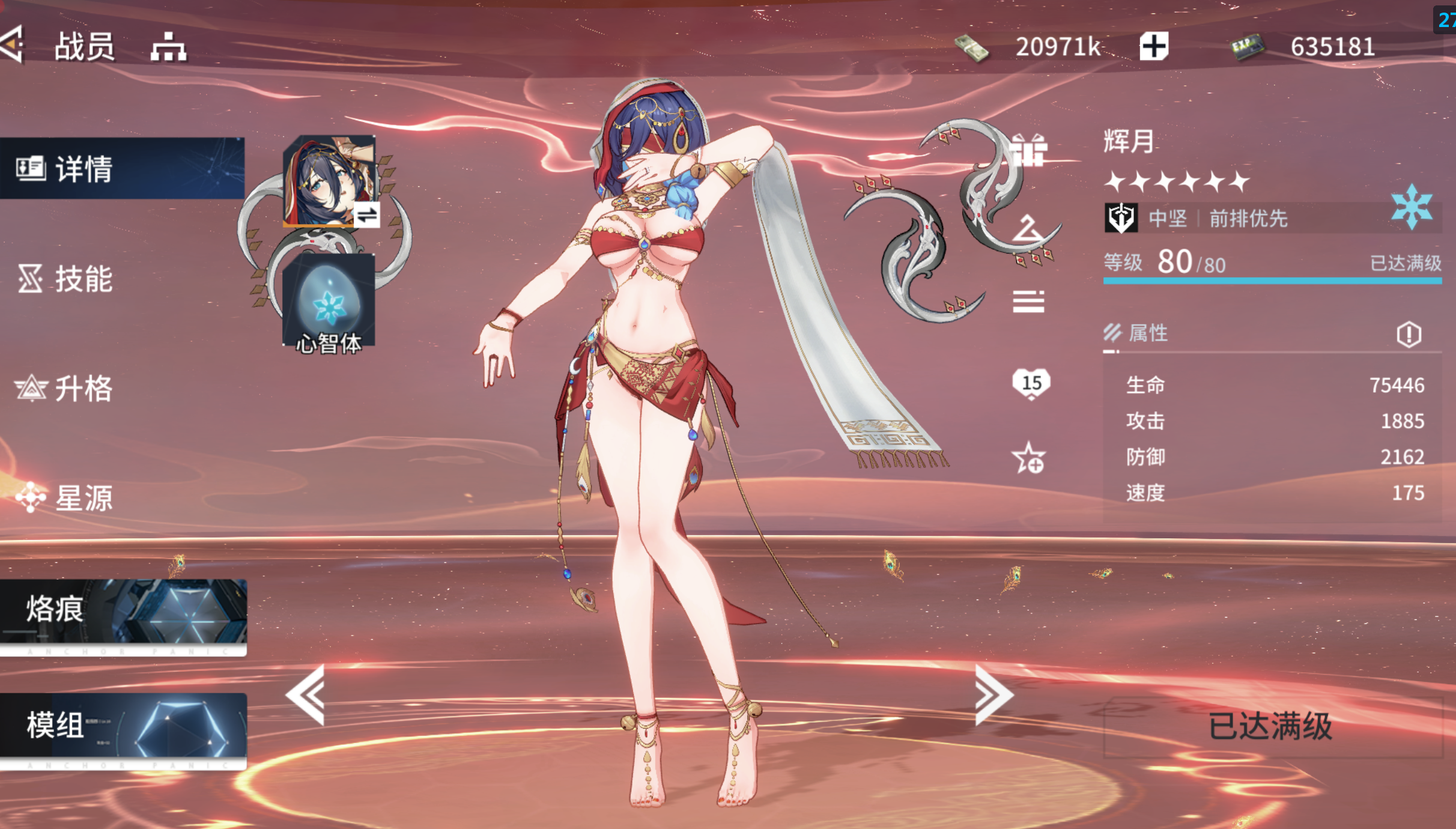Open the 模组 module panel

click(x=123, y=728)
